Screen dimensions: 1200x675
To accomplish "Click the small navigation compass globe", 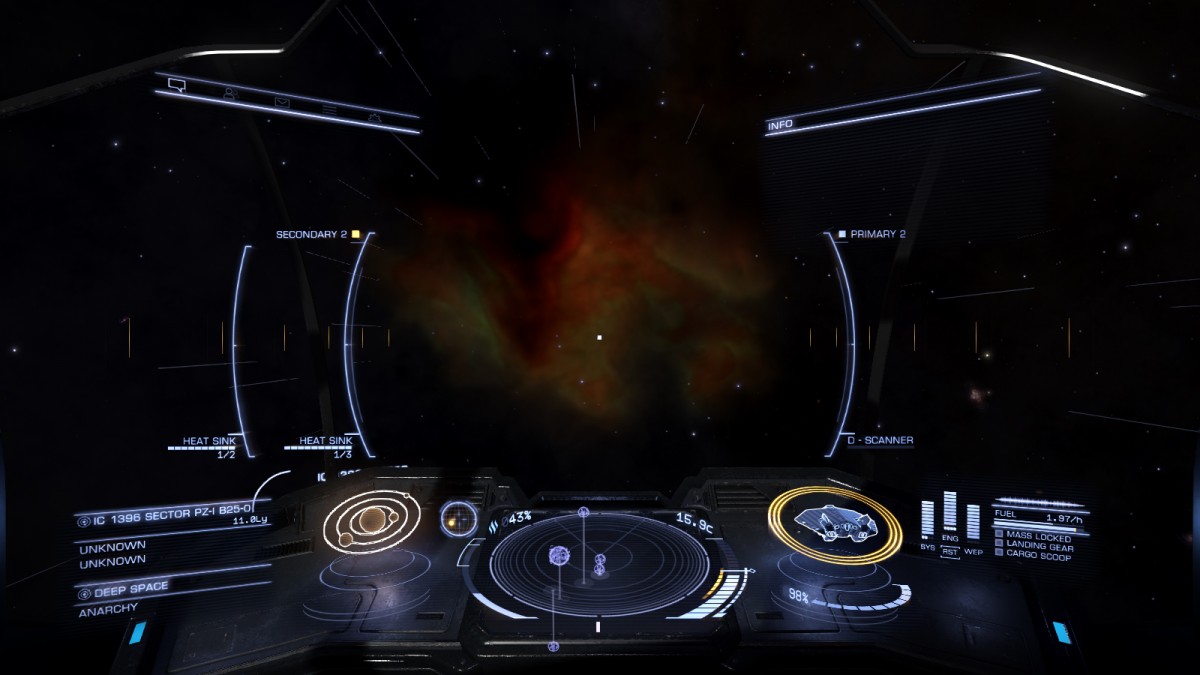I will [458, 517].
